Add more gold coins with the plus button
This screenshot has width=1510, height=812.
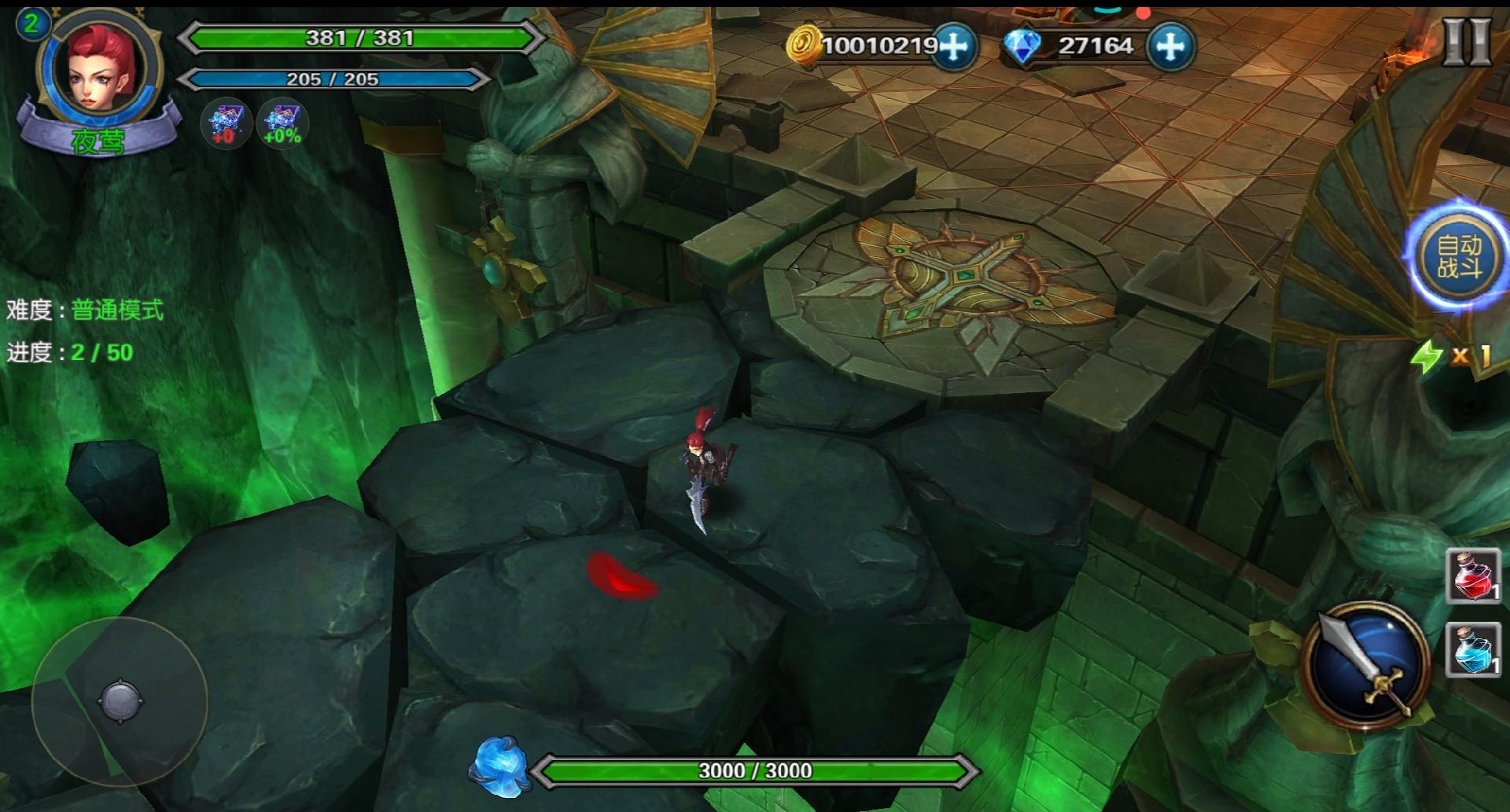pyautogui.click(x=955, y=46)
